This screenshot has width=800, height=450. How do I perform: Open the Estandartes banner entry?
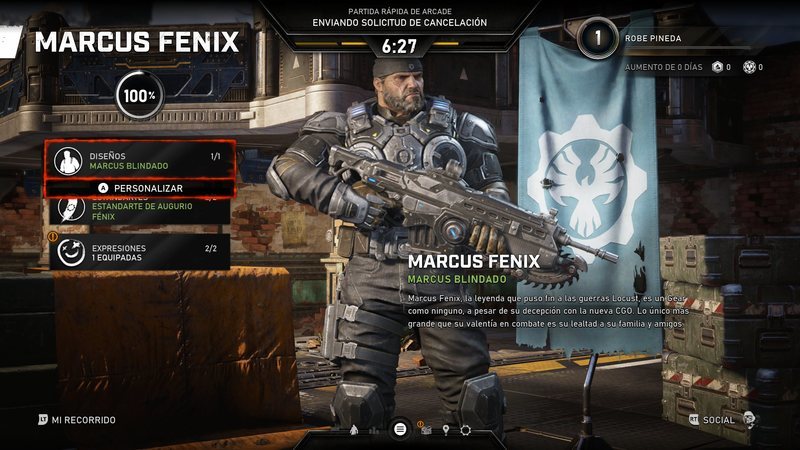[x=140, y=209]
